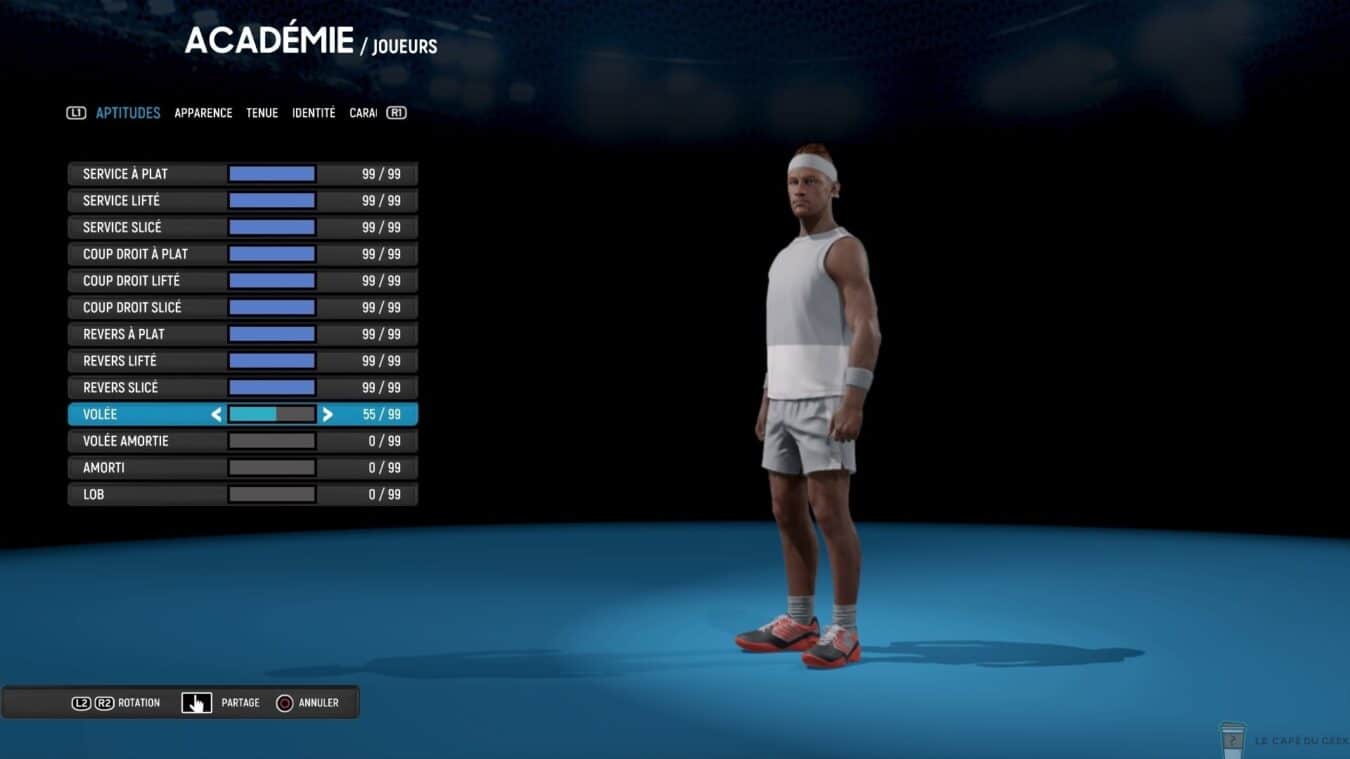Screen dimensions: 1350x759
Task: Pick the Revers lifté attribute row
Action: point(242,361)
